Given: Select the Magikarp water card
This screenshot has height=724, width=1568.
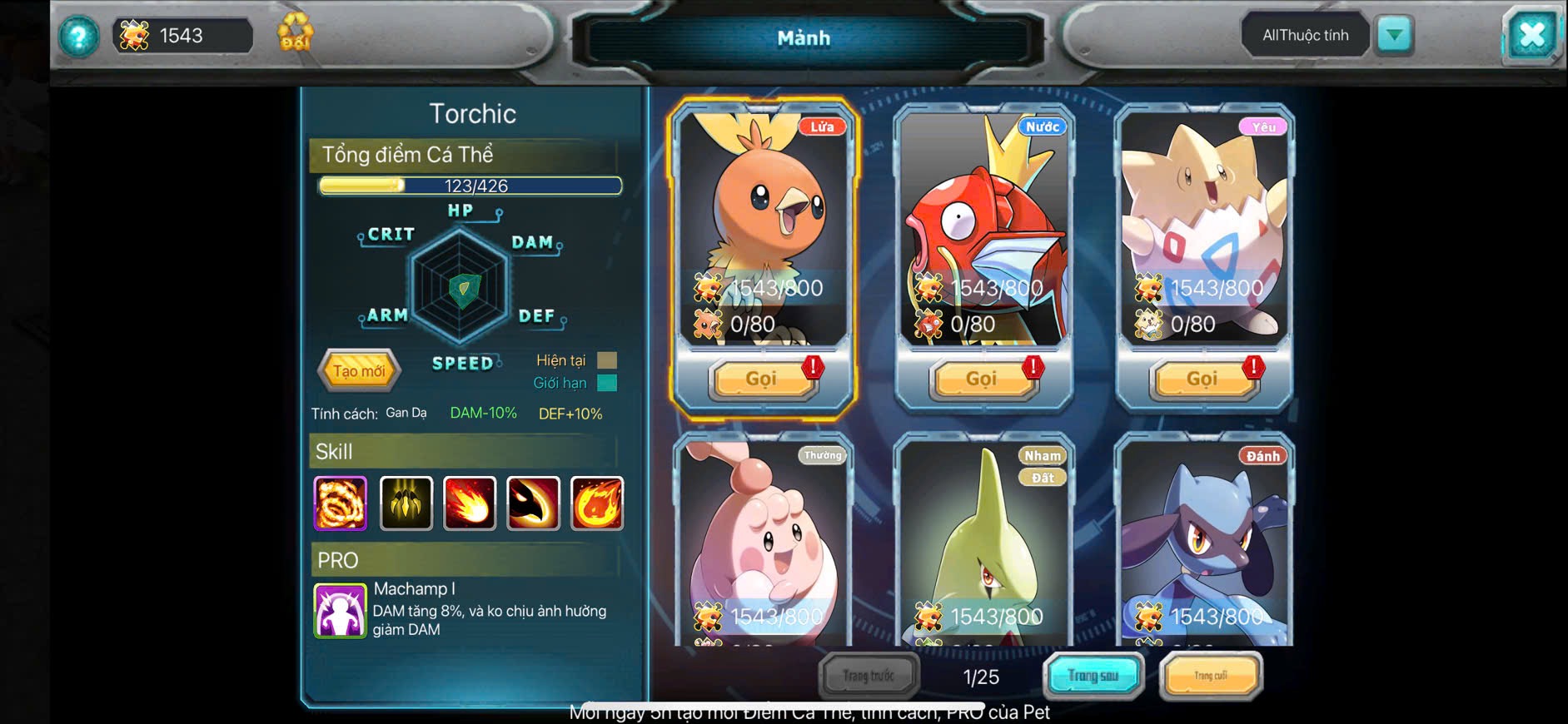Looking at the screenshot, I should [x=983, y=225].
